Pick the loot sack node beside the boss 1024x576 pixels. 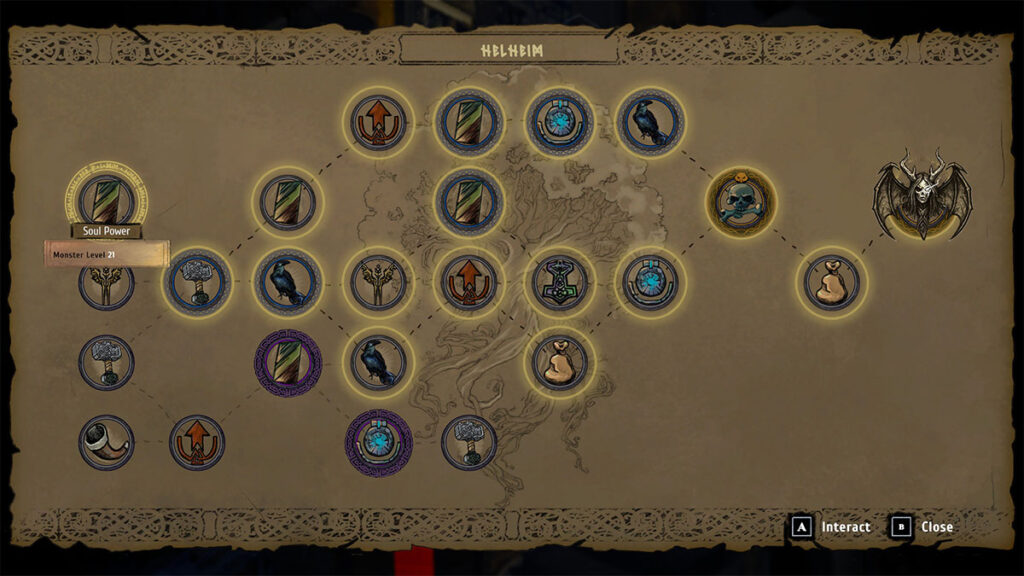pos(832,282)
